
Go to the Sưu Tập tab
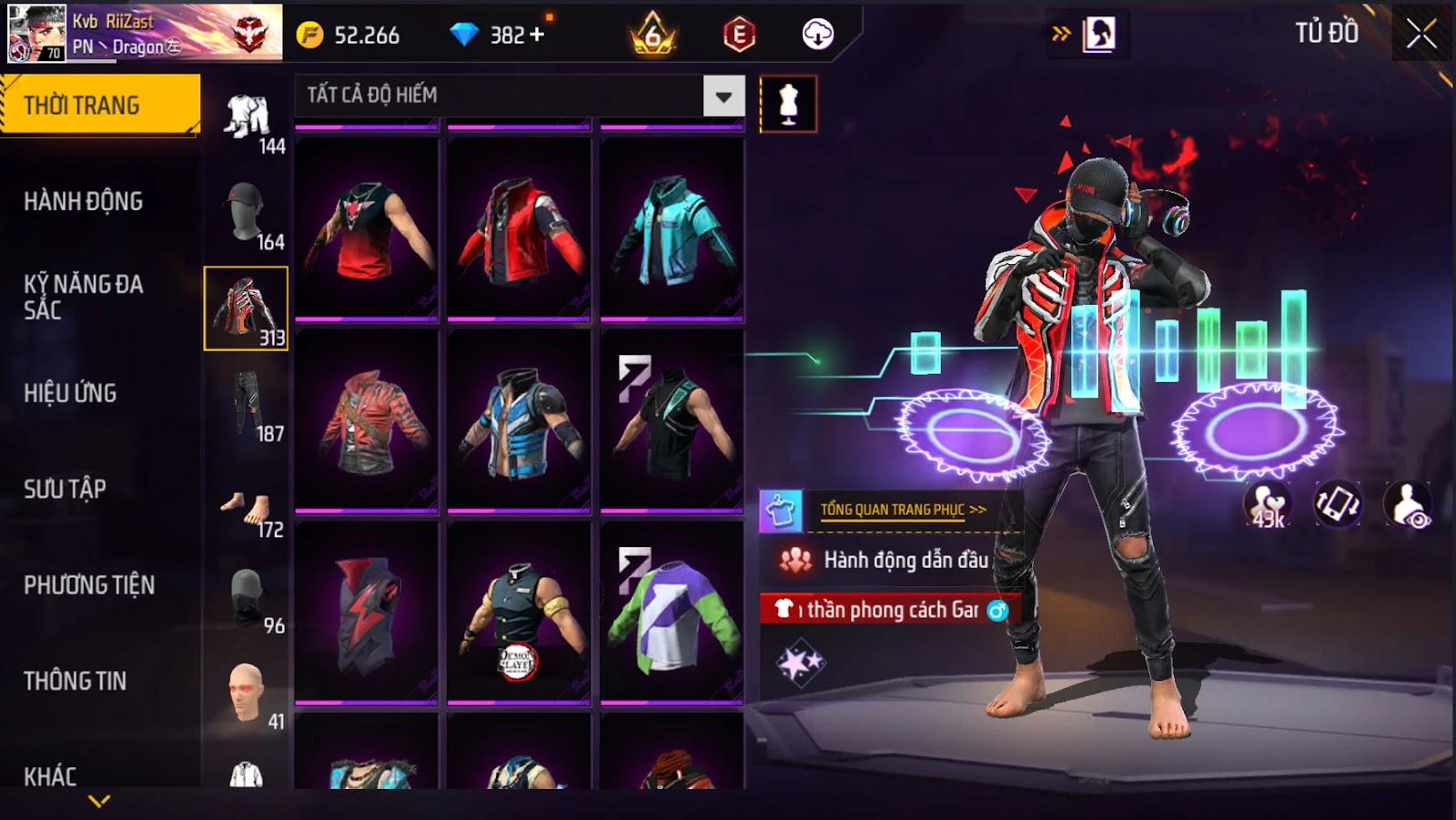[66, 489]
